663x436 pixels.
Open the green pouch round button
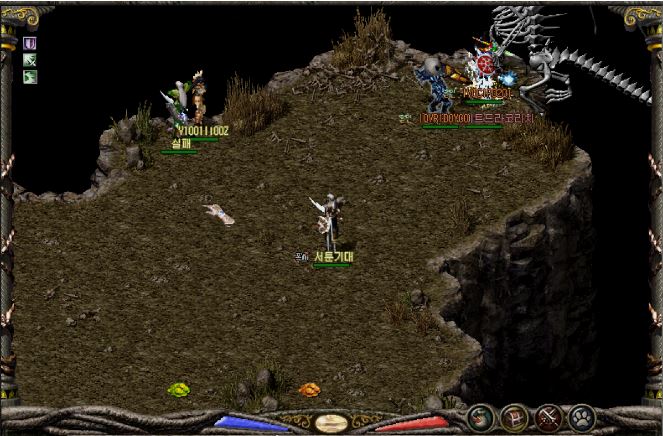pyautogui.click(x=481, y=417)
